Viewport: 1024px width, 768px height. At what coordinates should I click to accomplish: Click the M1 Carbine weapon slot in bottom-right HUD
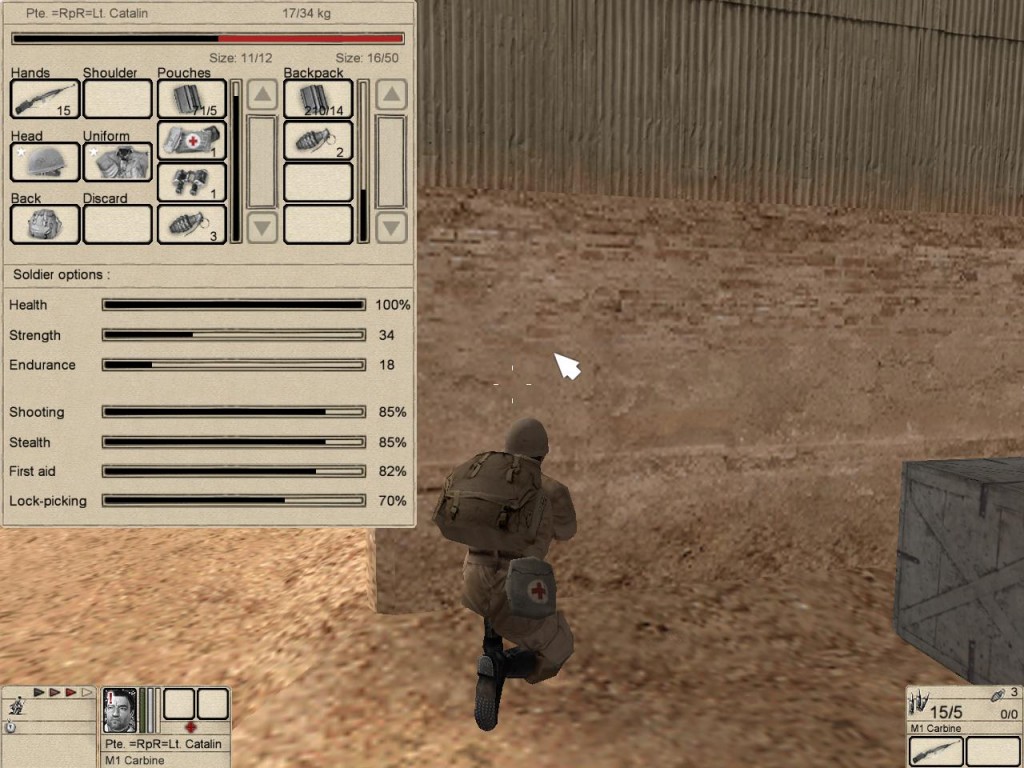coord(936,750)
